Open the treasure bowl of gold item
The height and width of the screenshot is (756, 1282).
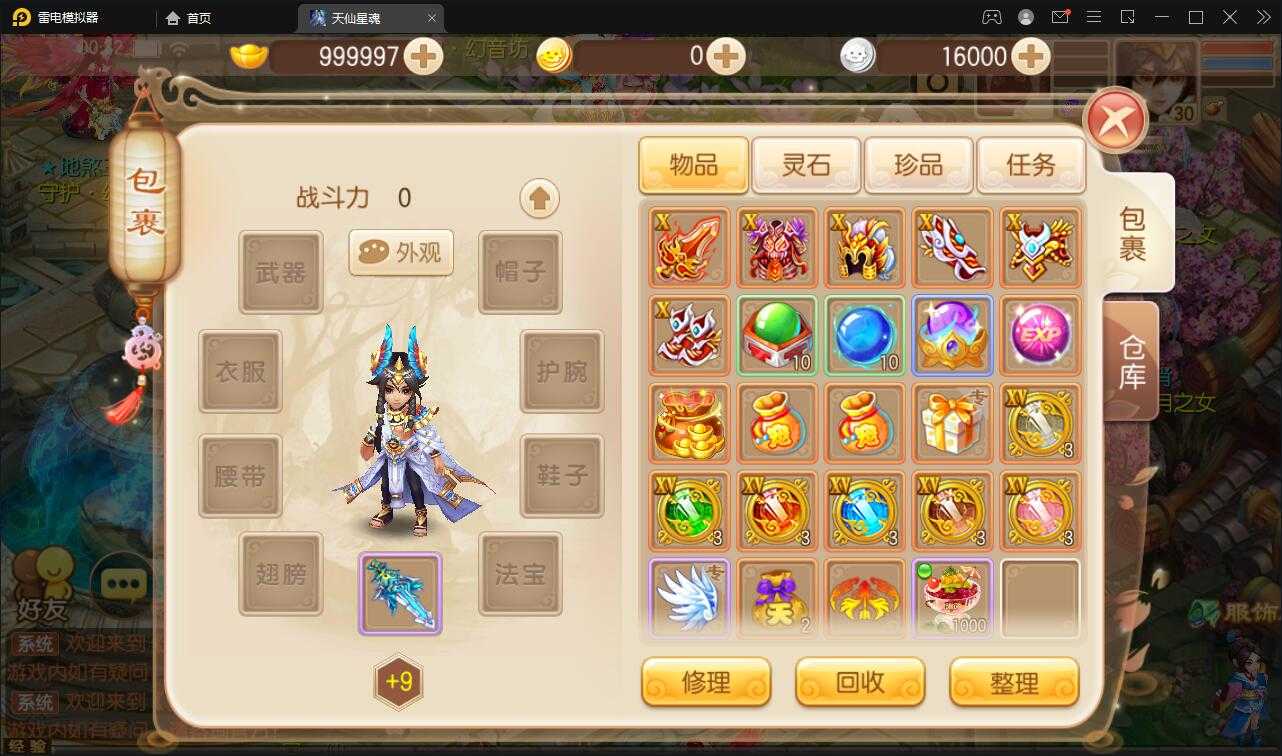(x=689, y=423)
